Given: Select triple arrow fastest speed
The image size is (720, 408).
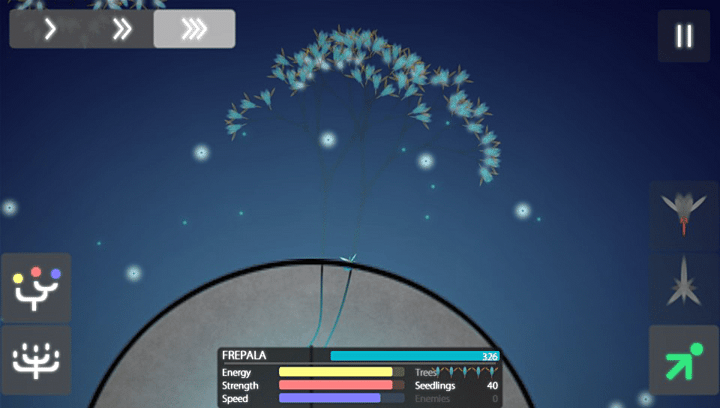Looking at the screenshot, I should (x=194, y=30).
